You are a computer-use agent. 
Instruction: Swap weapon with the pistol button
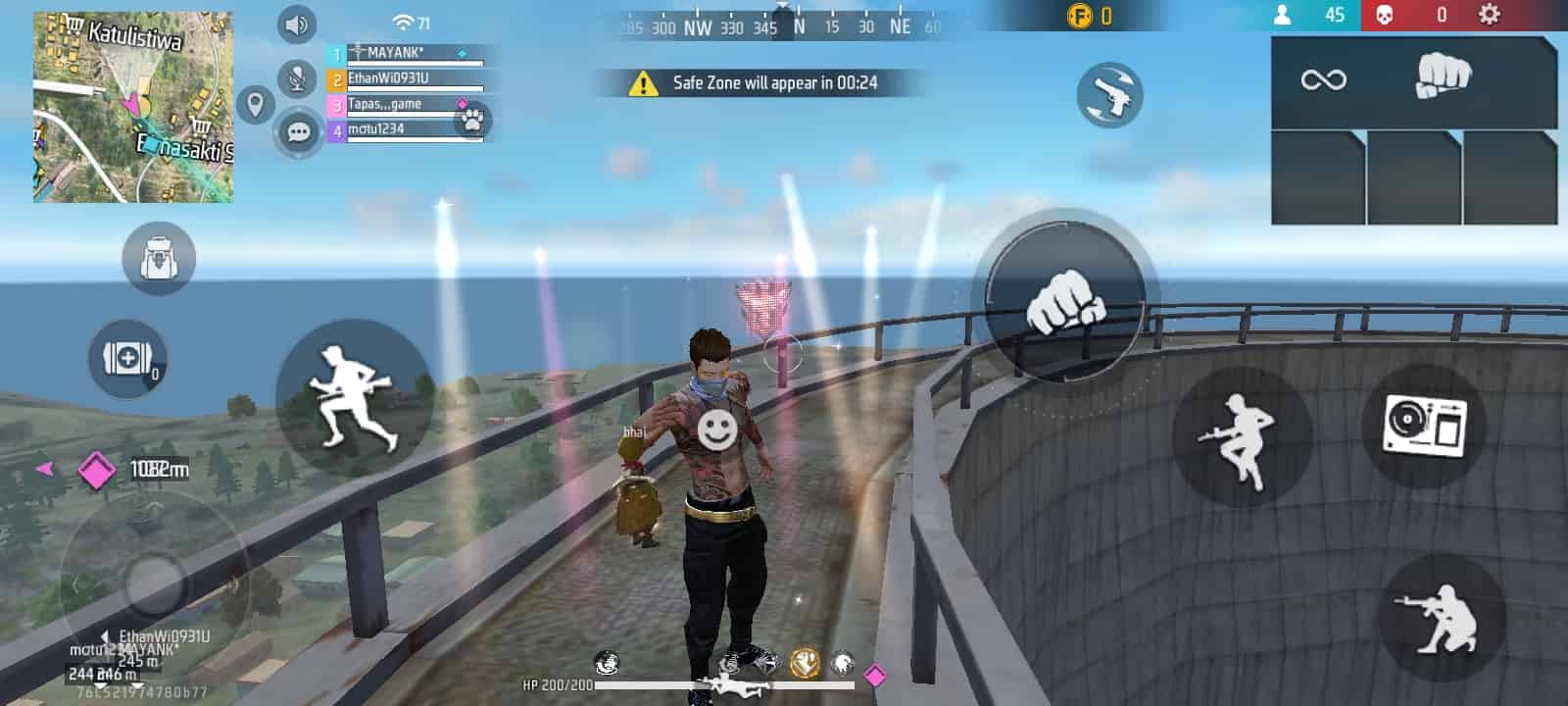pos(1110,95)
